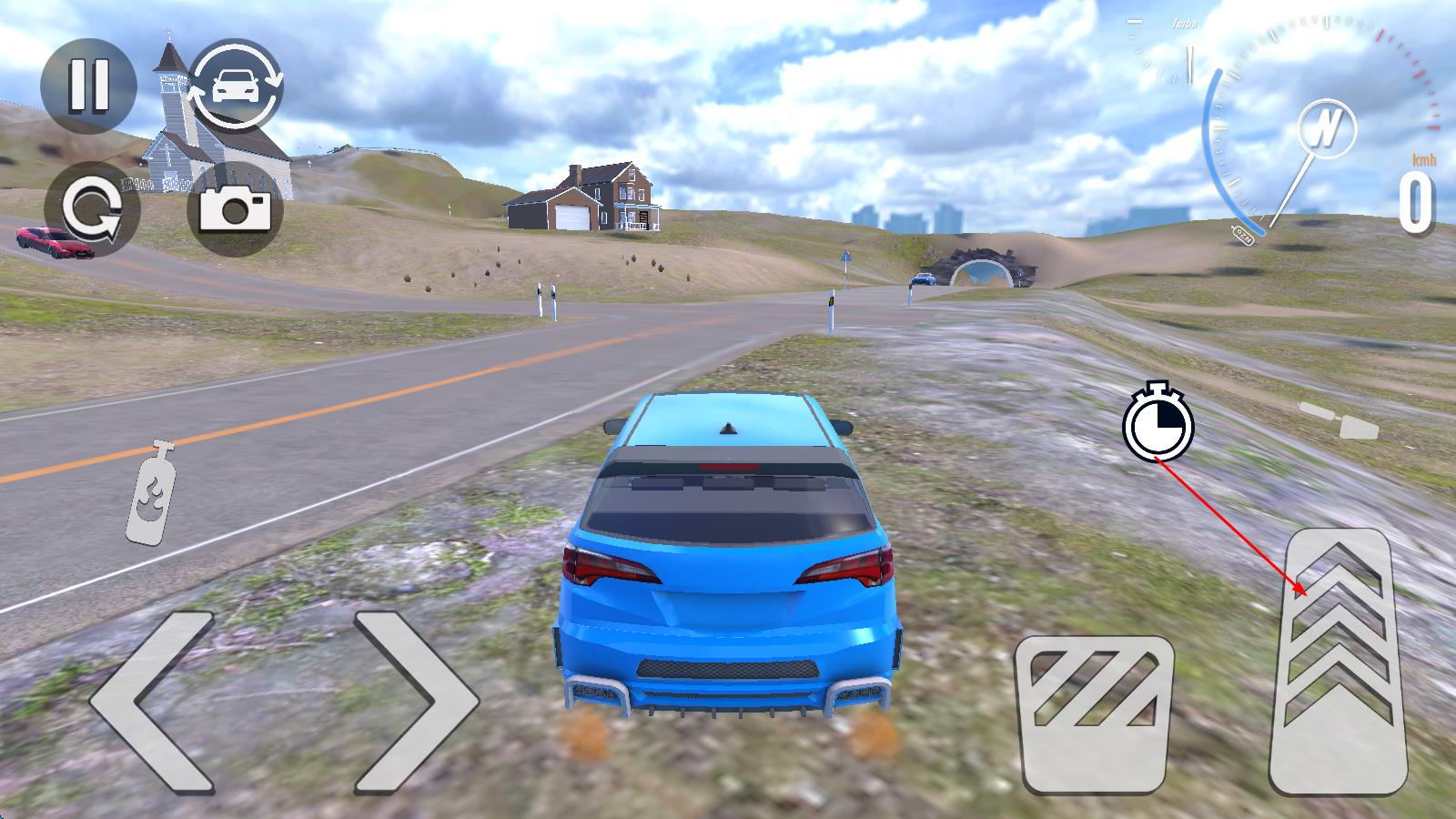Select the gear indicator showing N

[1327, 125]
